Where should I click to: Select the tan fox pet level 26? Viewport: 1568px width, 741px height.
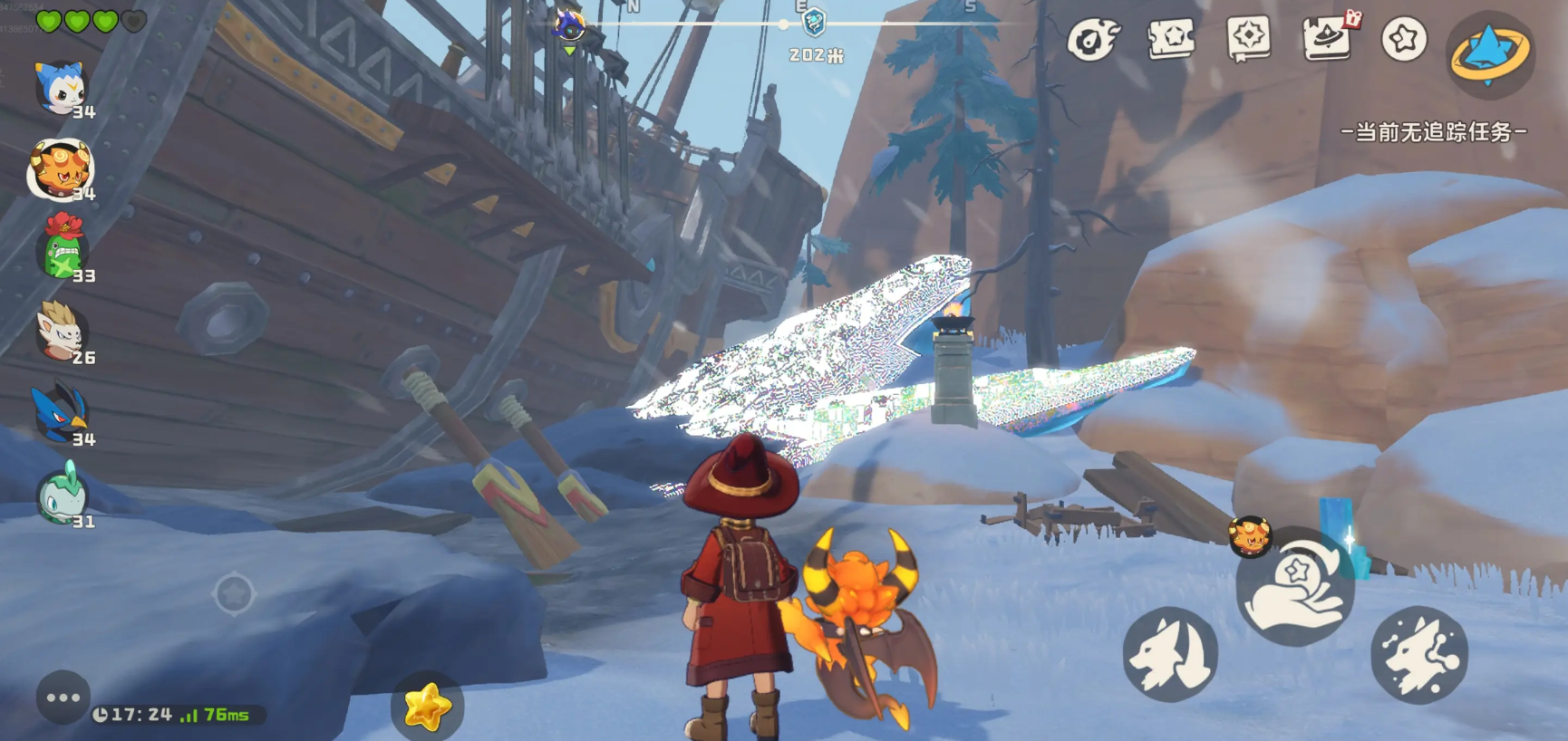61,331
